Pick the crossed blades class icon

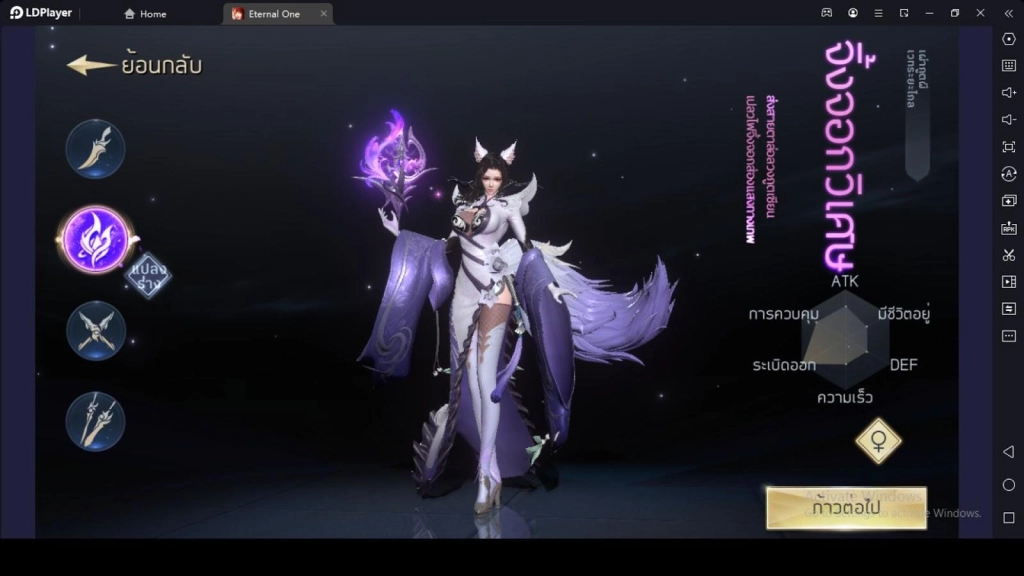pos(96,330)
